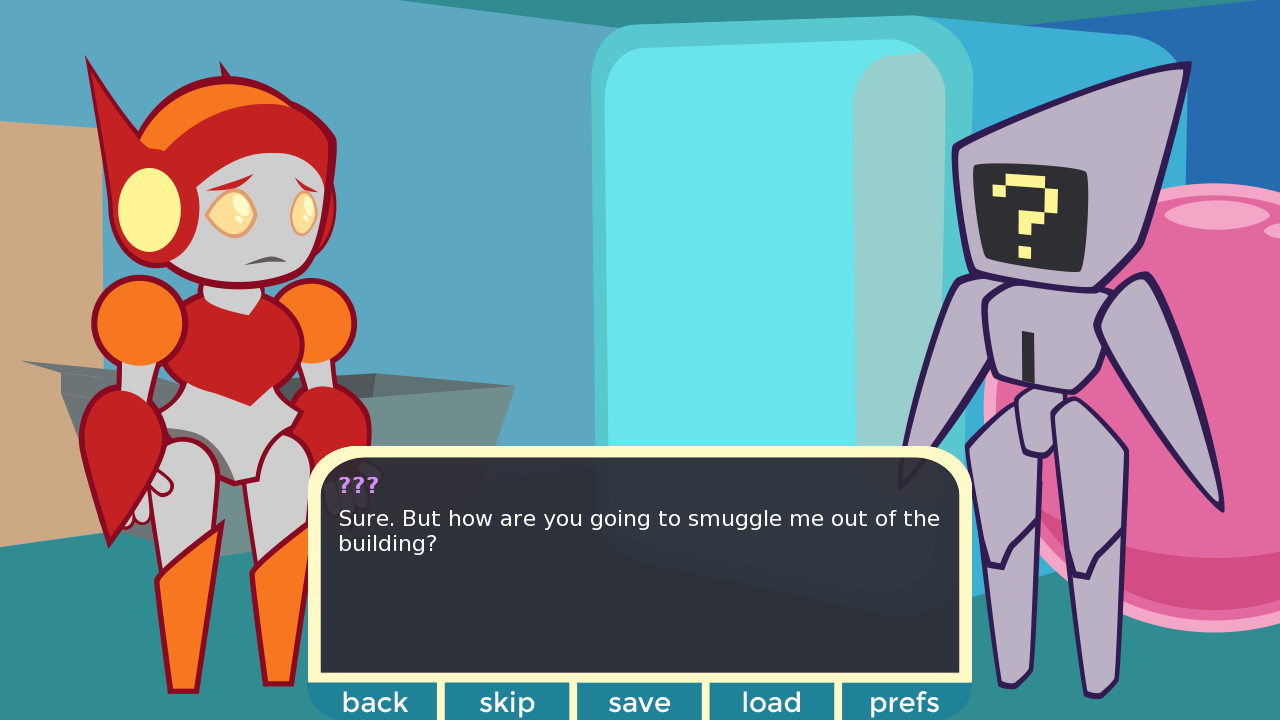Click the ??? speaker name label
Viewport: 1280px width, 720px height.
coord(358,486)
